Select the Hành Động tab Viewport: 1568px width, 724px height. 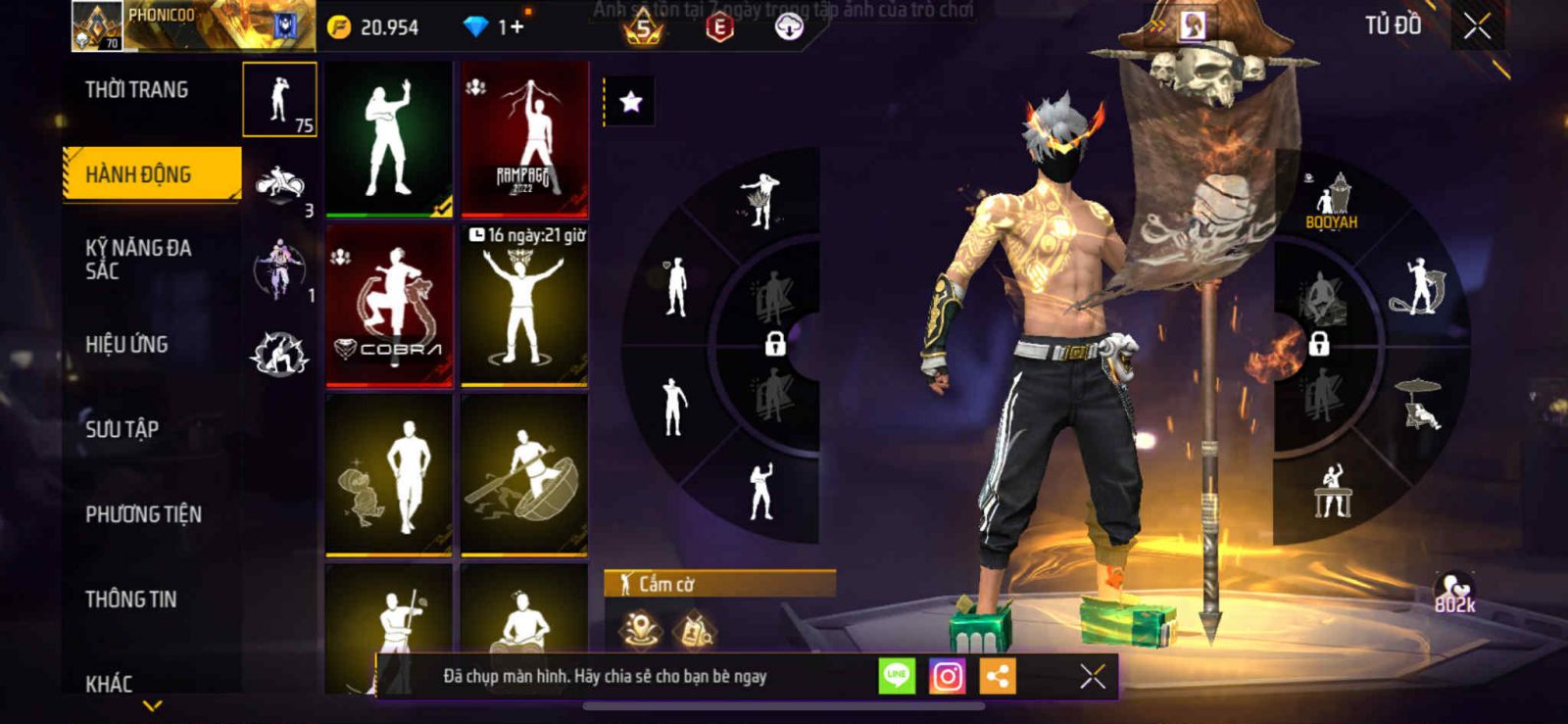(x=152, y=174)
